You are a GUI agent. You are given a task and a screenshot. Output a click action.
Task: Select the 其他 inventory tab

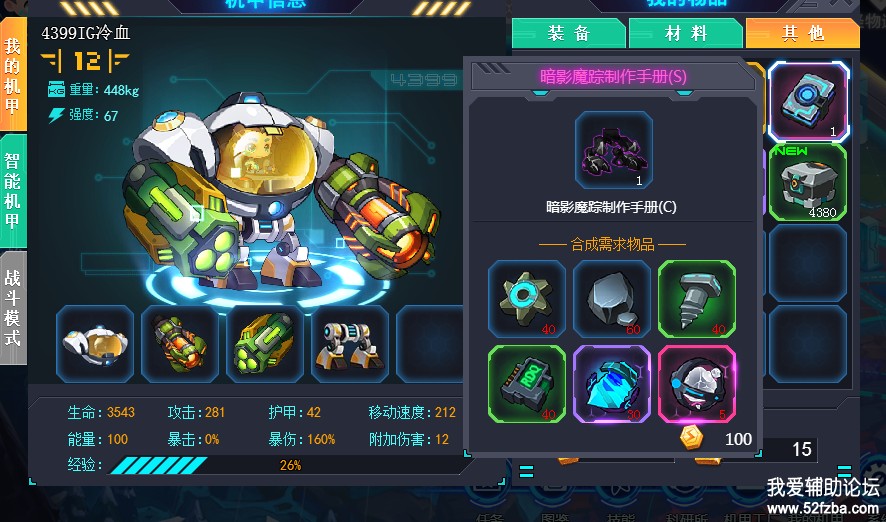point(803,33)
